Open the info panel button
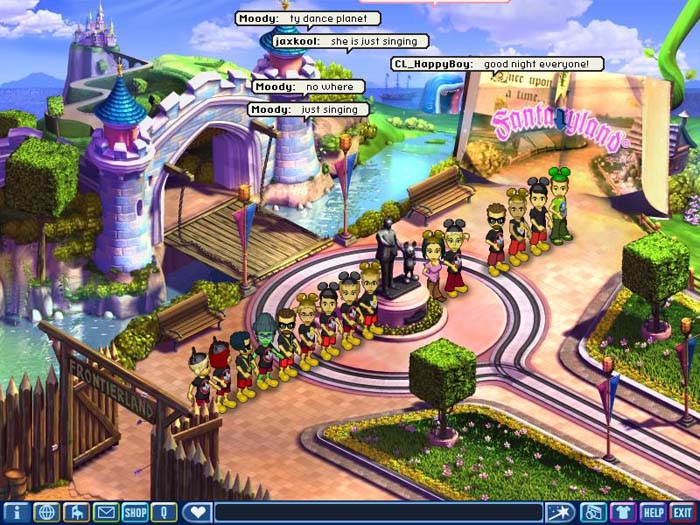The width and height of the screenshot is (700, 525). (x=15, y=512)
